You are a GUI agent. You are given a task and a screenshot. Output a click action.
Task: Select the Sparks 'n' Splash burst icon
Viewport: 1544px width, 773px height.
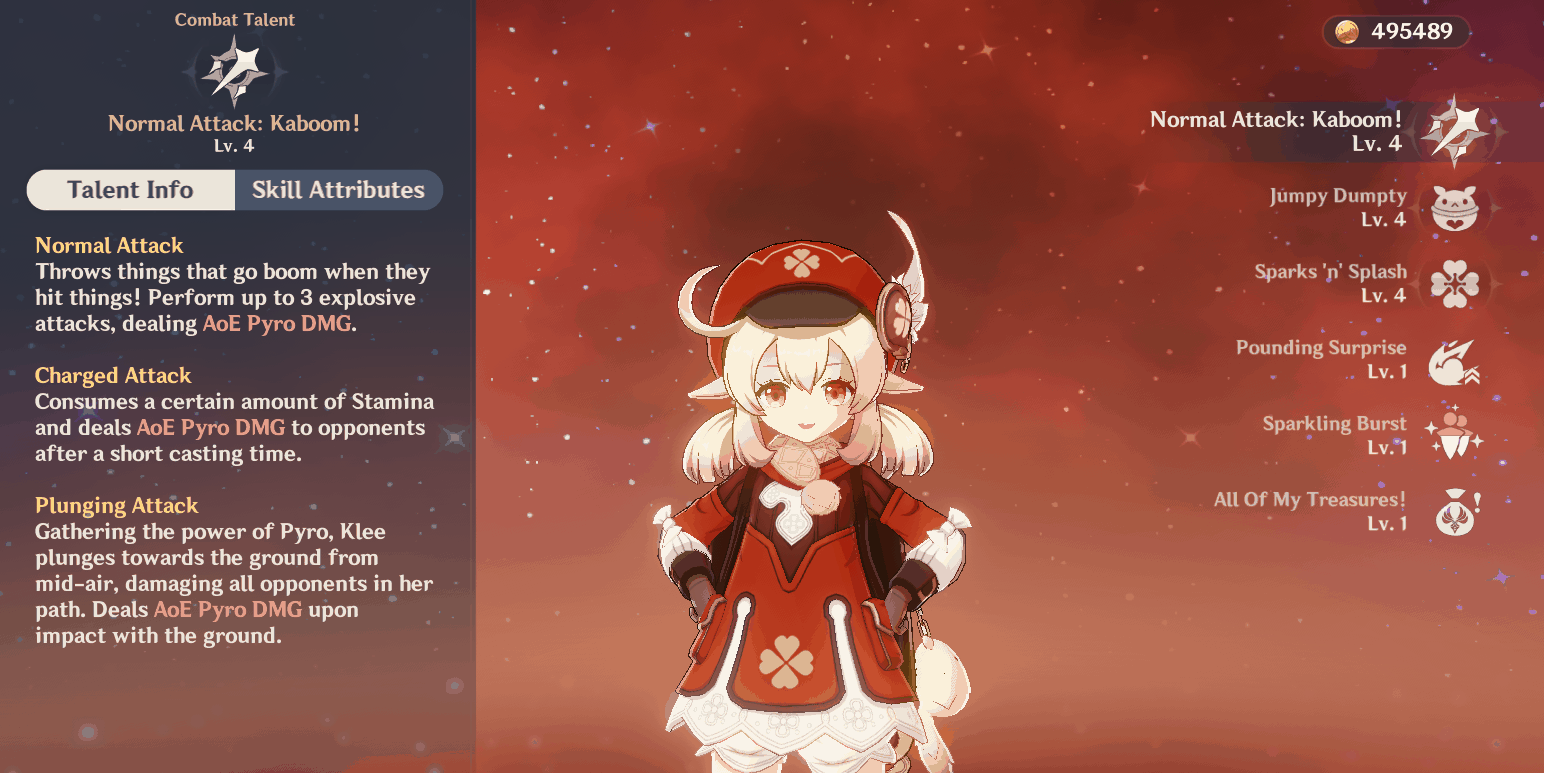(x=1456, y=283)
